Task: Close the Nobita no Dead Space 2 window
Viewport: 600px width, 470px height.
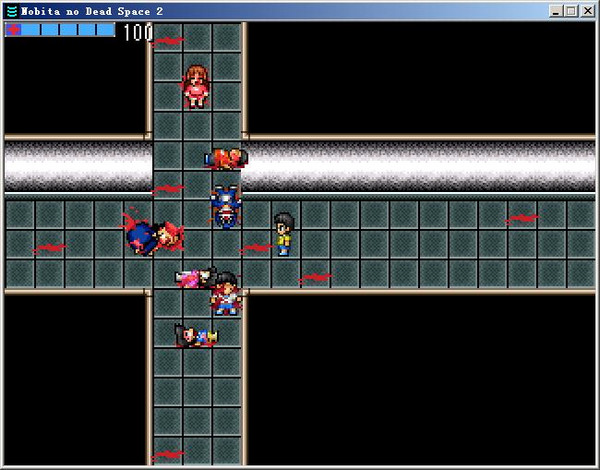Action: (587, 11)
